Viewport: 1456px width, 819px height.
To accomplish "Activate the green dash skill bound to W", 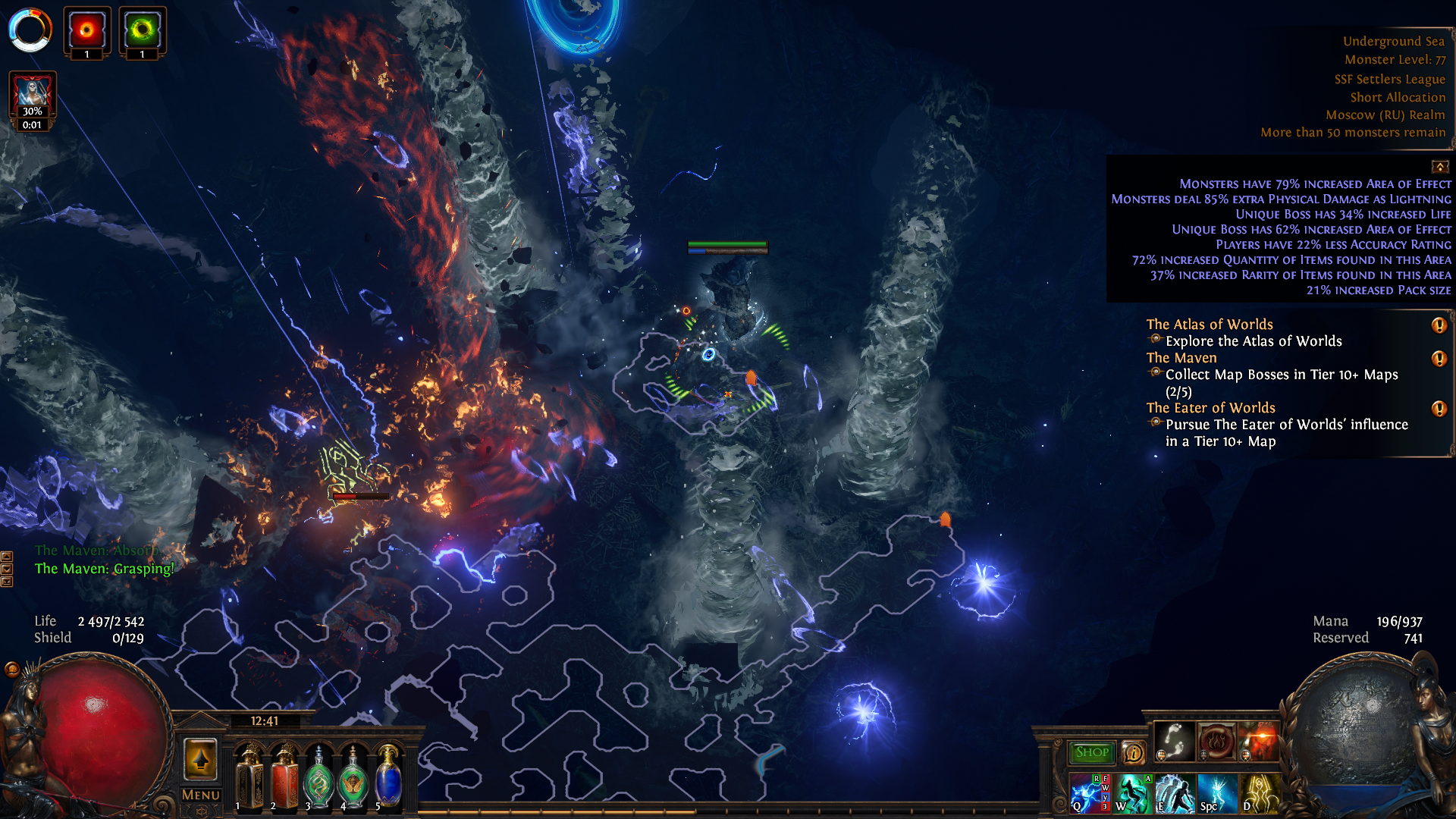I will click(1133, 793).
